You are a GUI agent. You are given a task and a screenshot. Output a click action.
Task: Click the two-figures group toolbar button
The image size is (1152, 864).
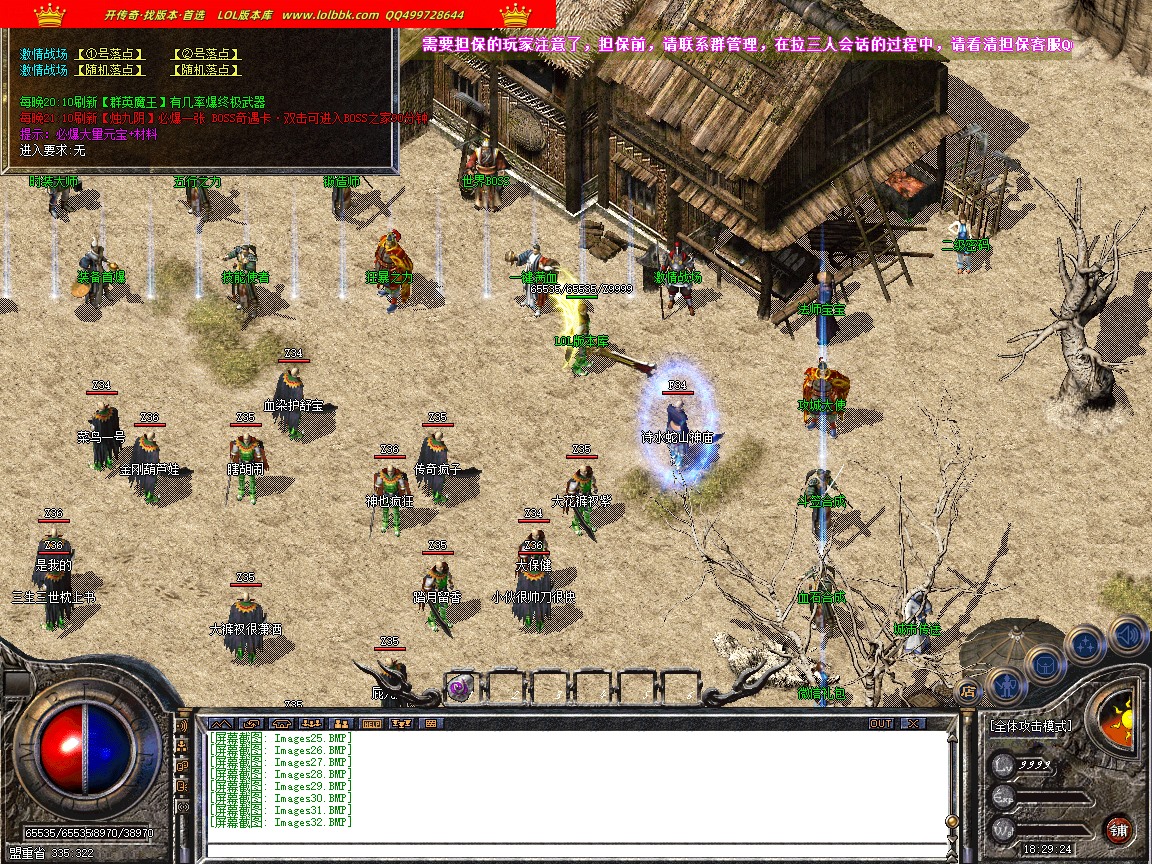[x=341, y=723]
